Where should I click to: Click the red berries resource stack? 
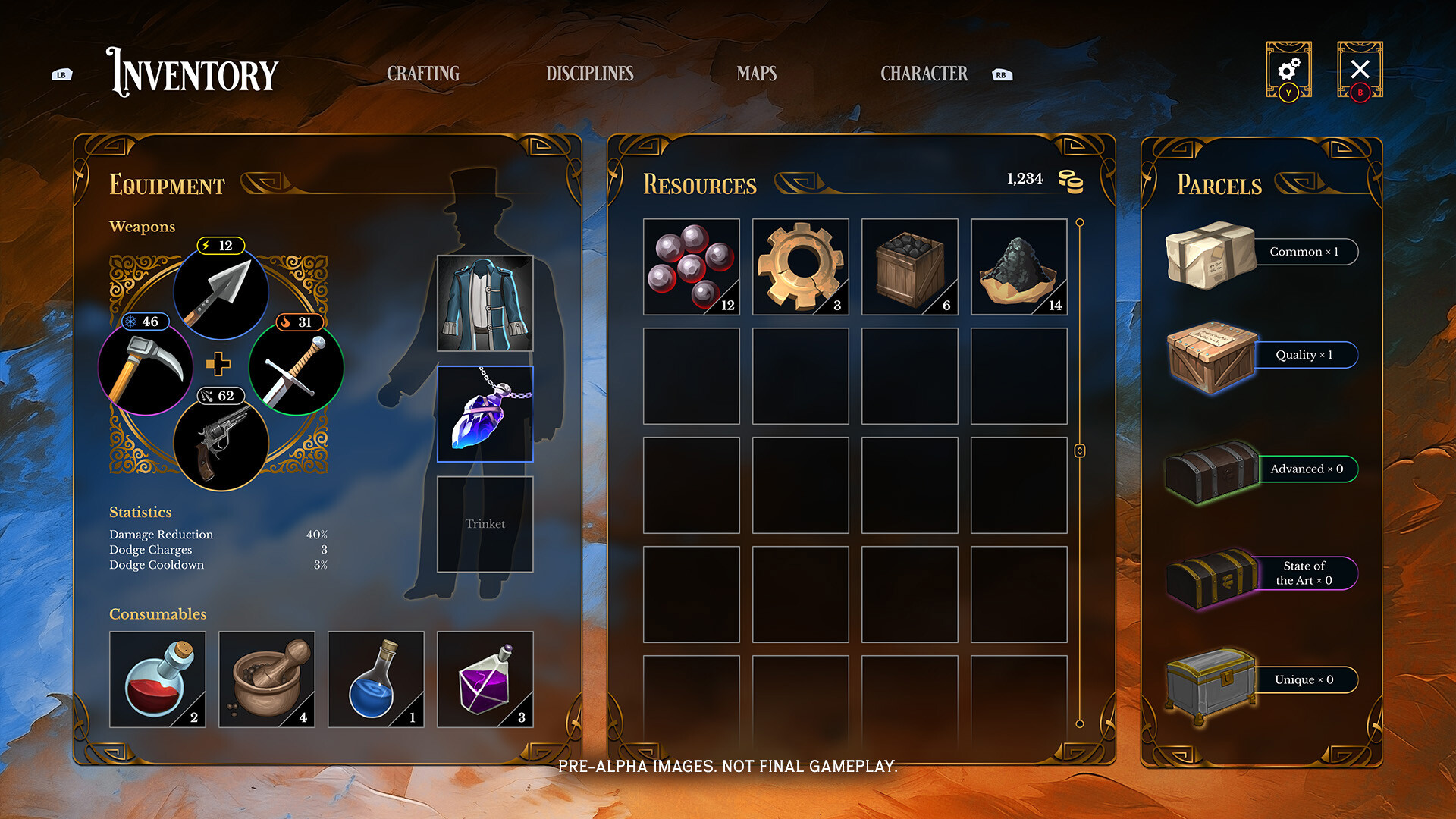[691, 266]
